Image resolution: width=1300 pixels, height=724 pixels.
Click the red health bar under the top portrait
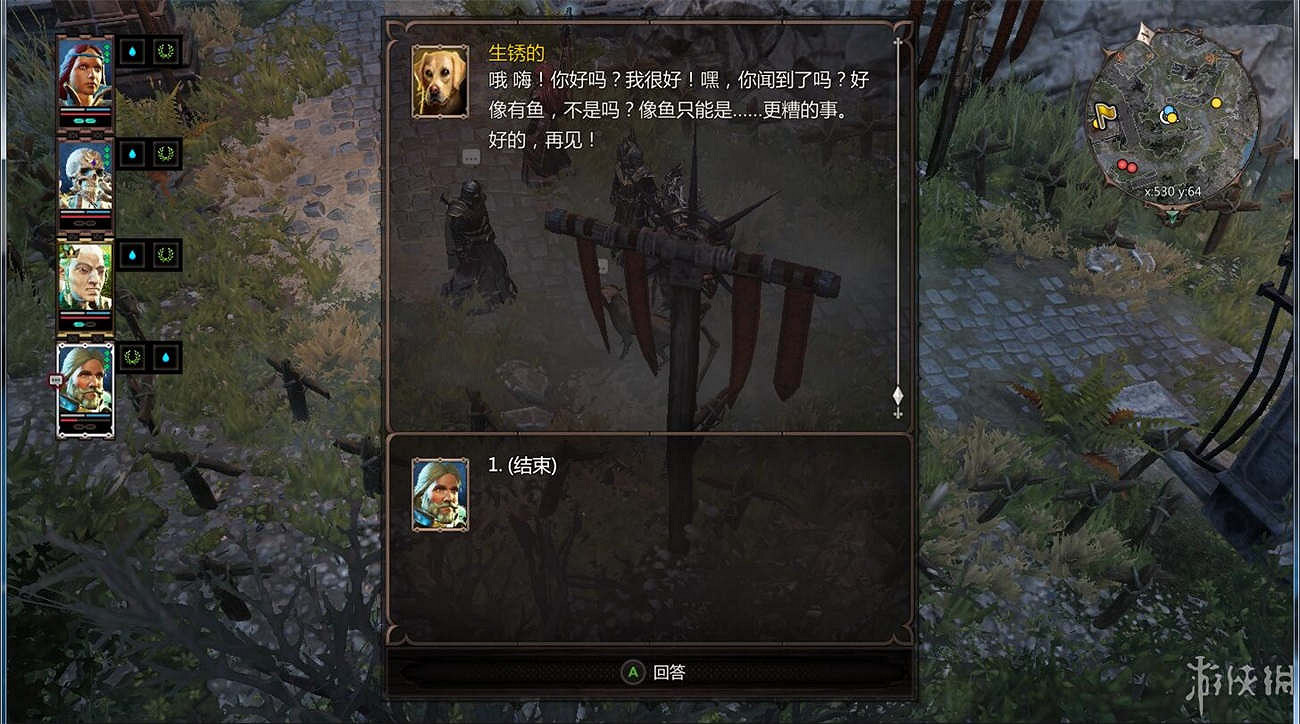[85, 113]
